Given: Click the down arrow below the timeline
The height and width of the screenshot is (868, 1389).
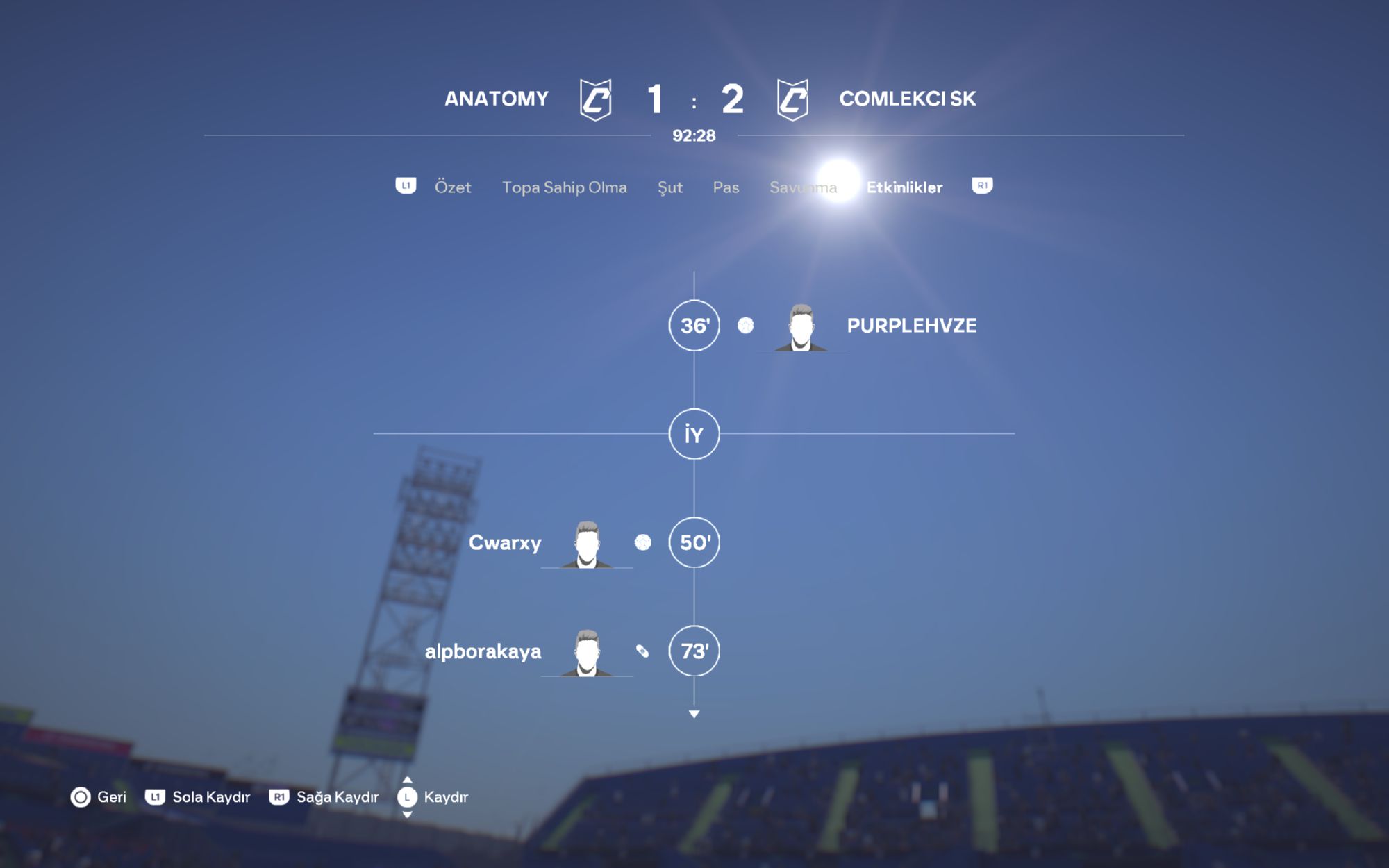Looking at the screenshot, I should pyautogui.click(x=694, y=714).
